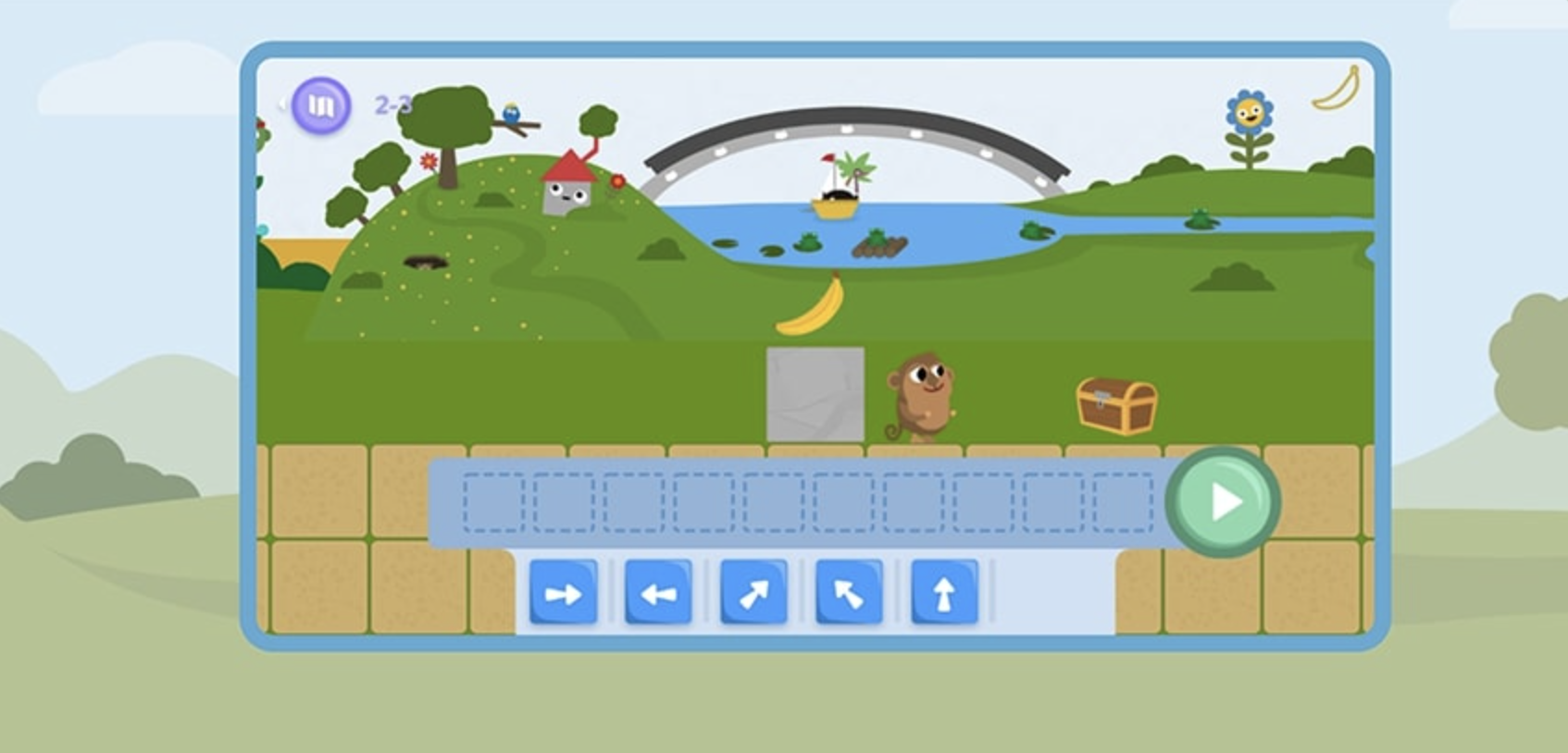
Task: Tap the banana counter icon
Action: 1336,86
